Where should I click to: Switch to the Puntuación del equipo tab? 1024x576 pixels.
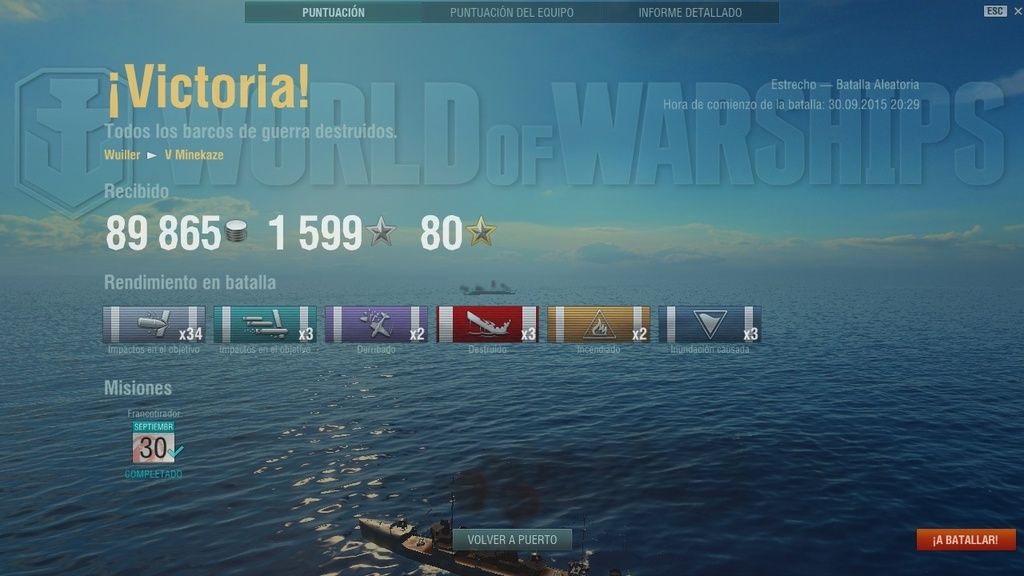[511, 13]
